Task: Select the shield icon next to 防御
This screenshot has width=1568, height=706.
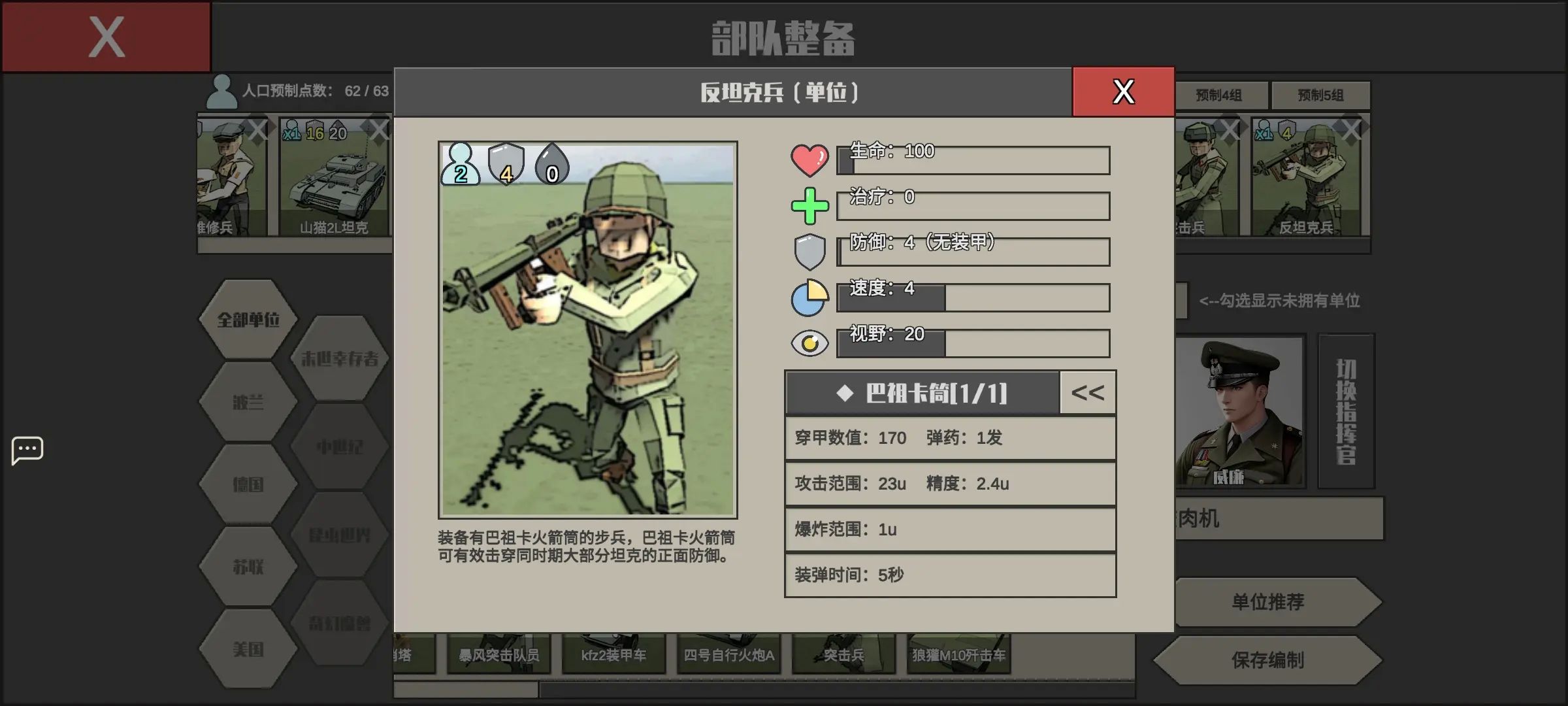Action: point(810,252)
